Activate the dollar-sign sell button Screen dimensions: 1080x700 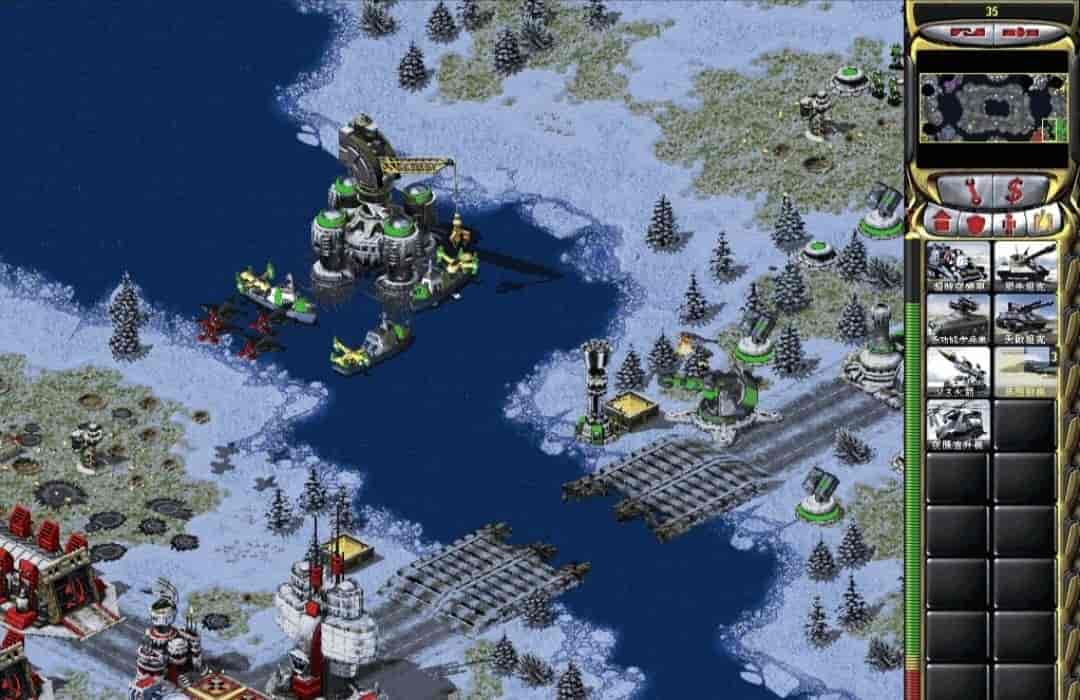pos(1013,189)
